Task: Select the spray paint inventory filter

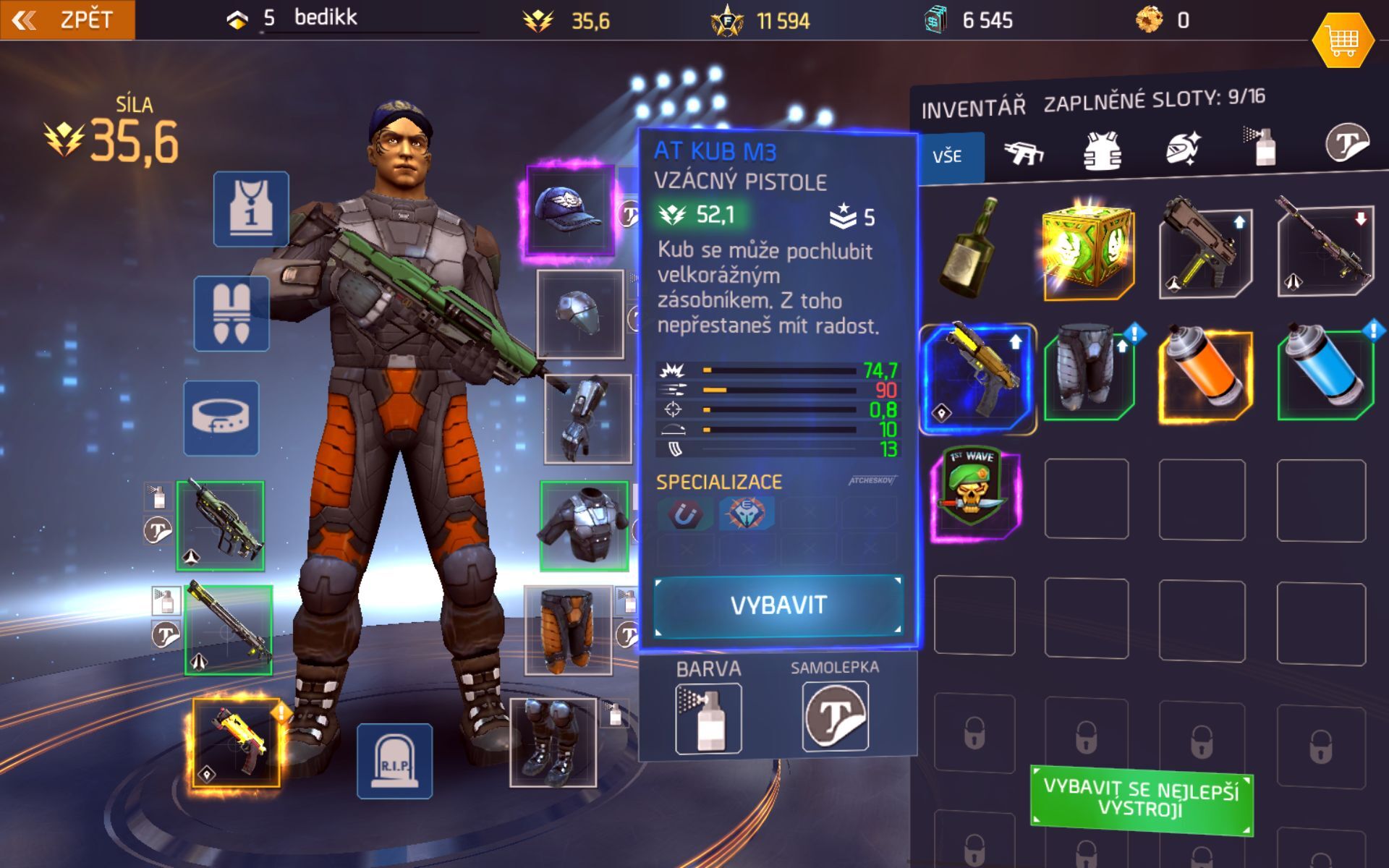Action: tap(1262, 148)
